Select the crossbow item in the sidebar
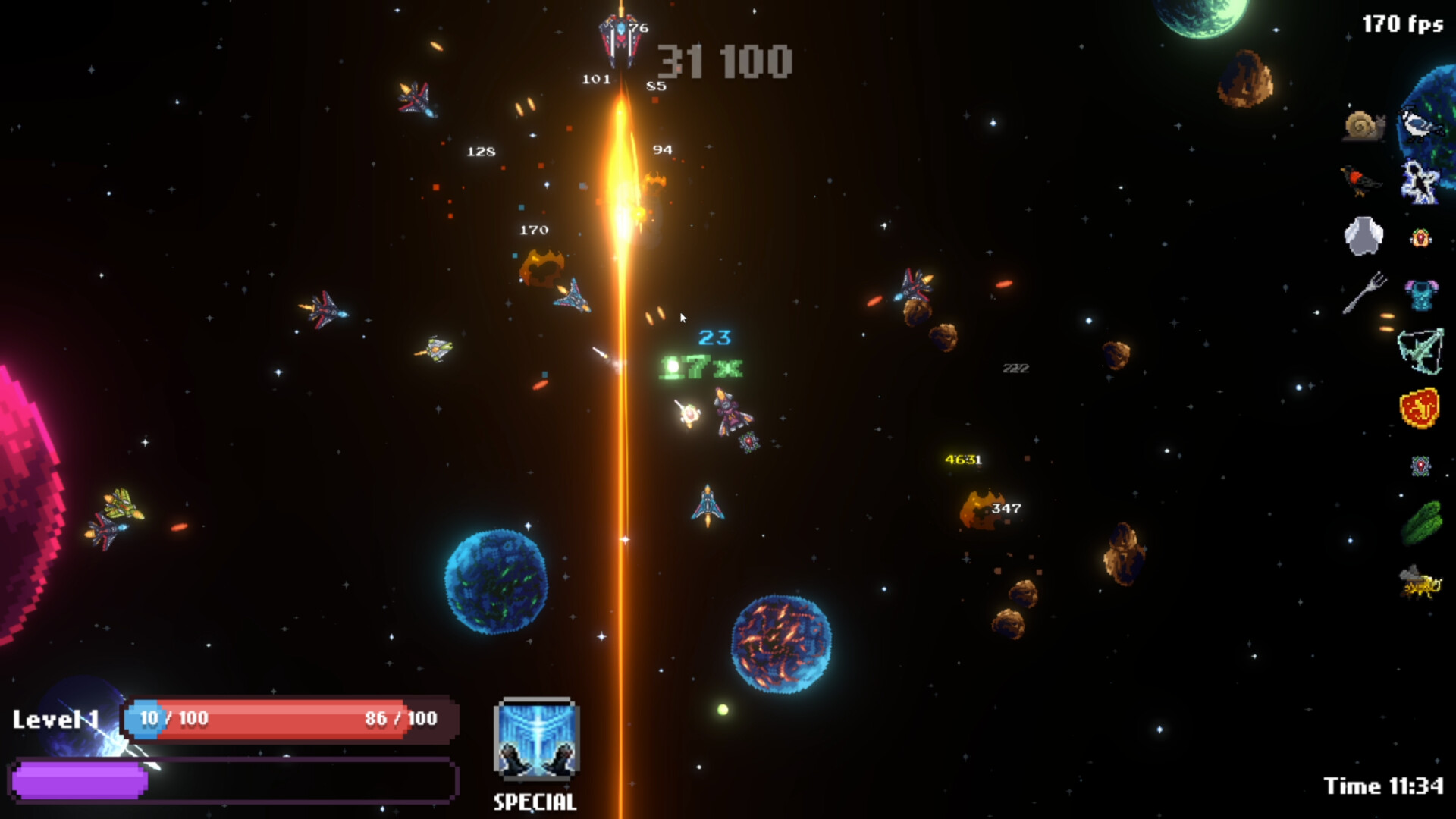Screen dimensions: 1456x819 click(x=1420, y=351)
